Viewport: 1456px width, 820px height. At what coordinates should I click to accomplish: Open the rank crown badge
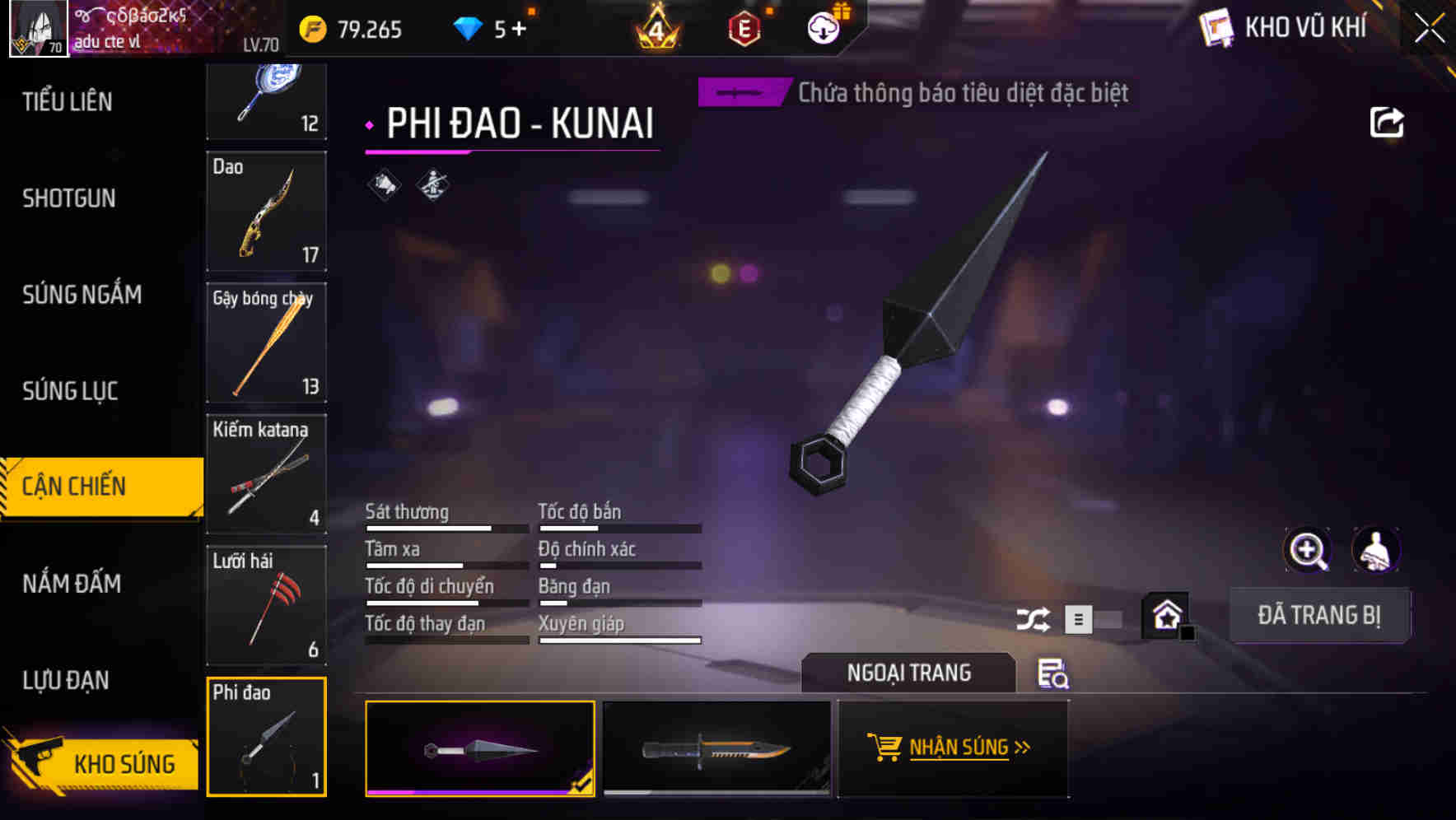pos(659,27)
